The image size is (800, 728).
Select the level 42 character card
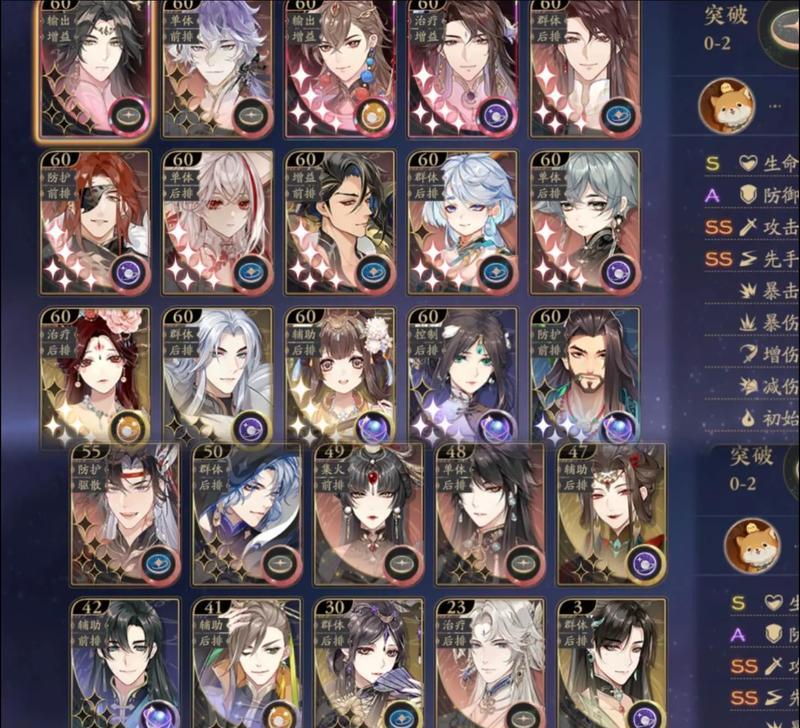125,665
